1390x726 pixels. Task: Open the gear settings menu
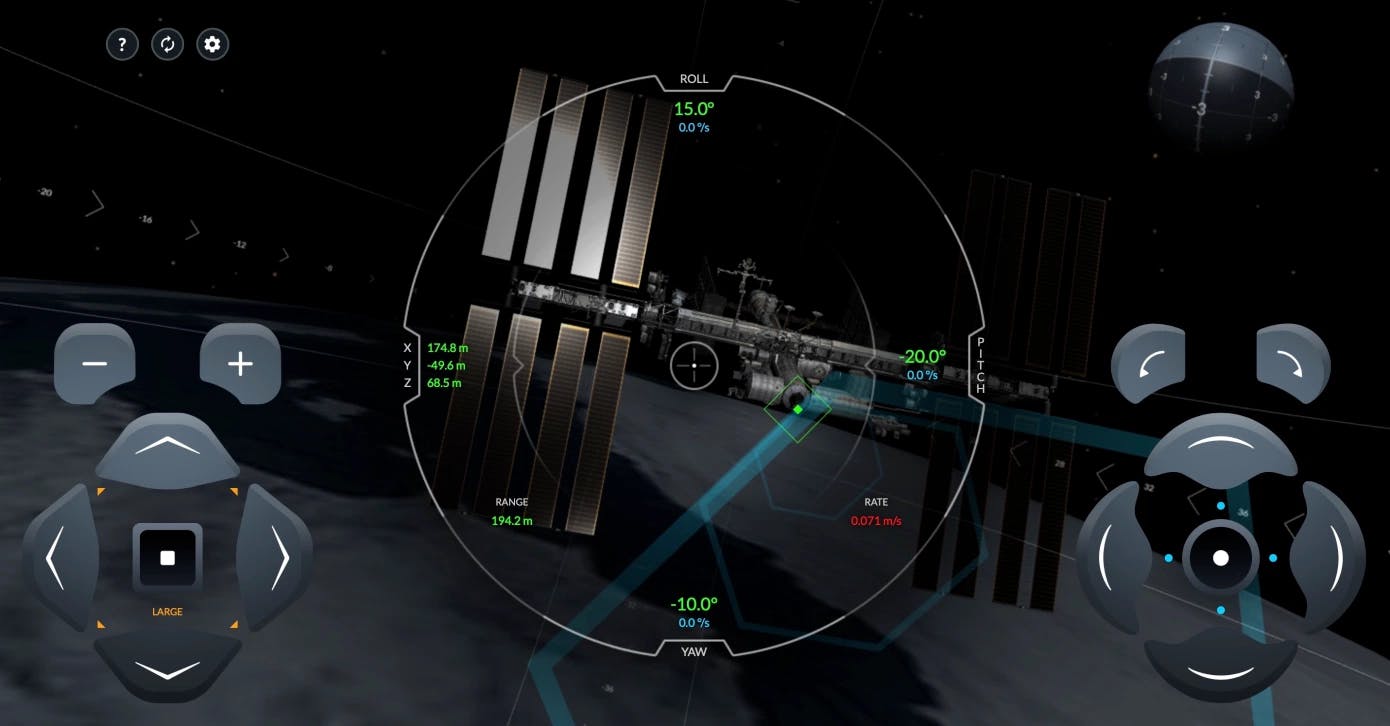click(x=212, y=44)
